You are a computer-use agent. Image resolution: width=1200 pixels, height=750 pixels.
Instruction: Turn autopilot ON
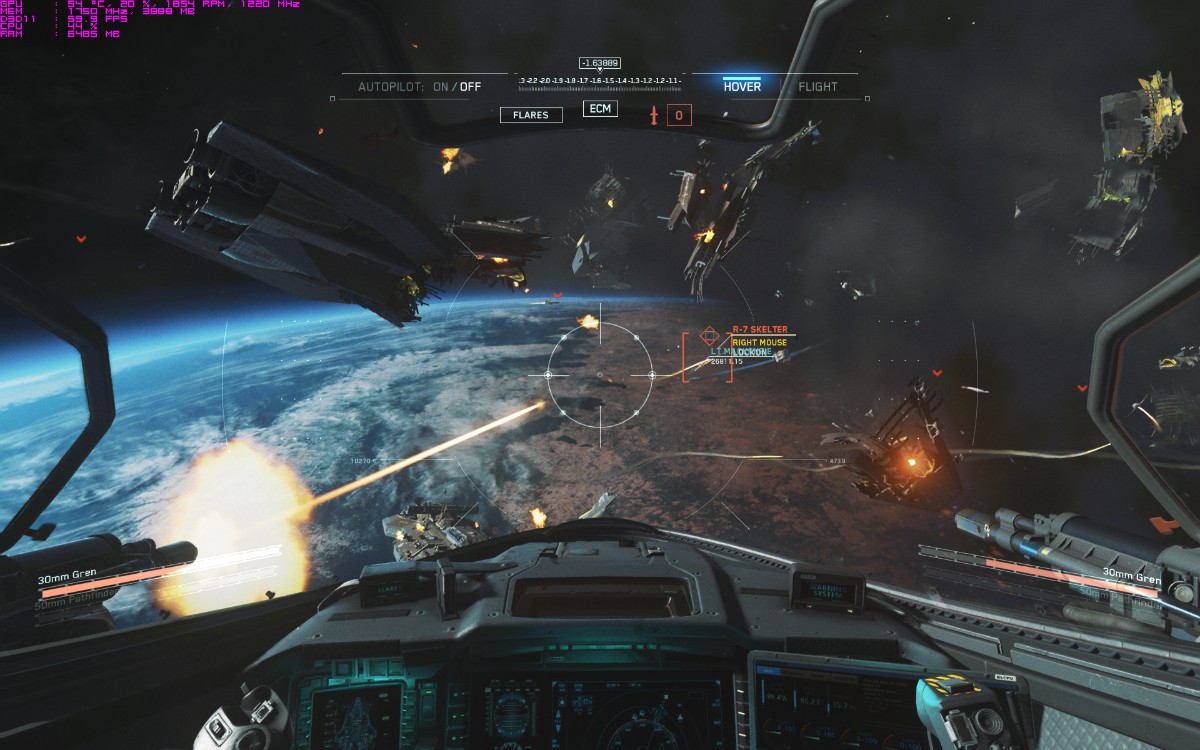(x=441, y=87)
